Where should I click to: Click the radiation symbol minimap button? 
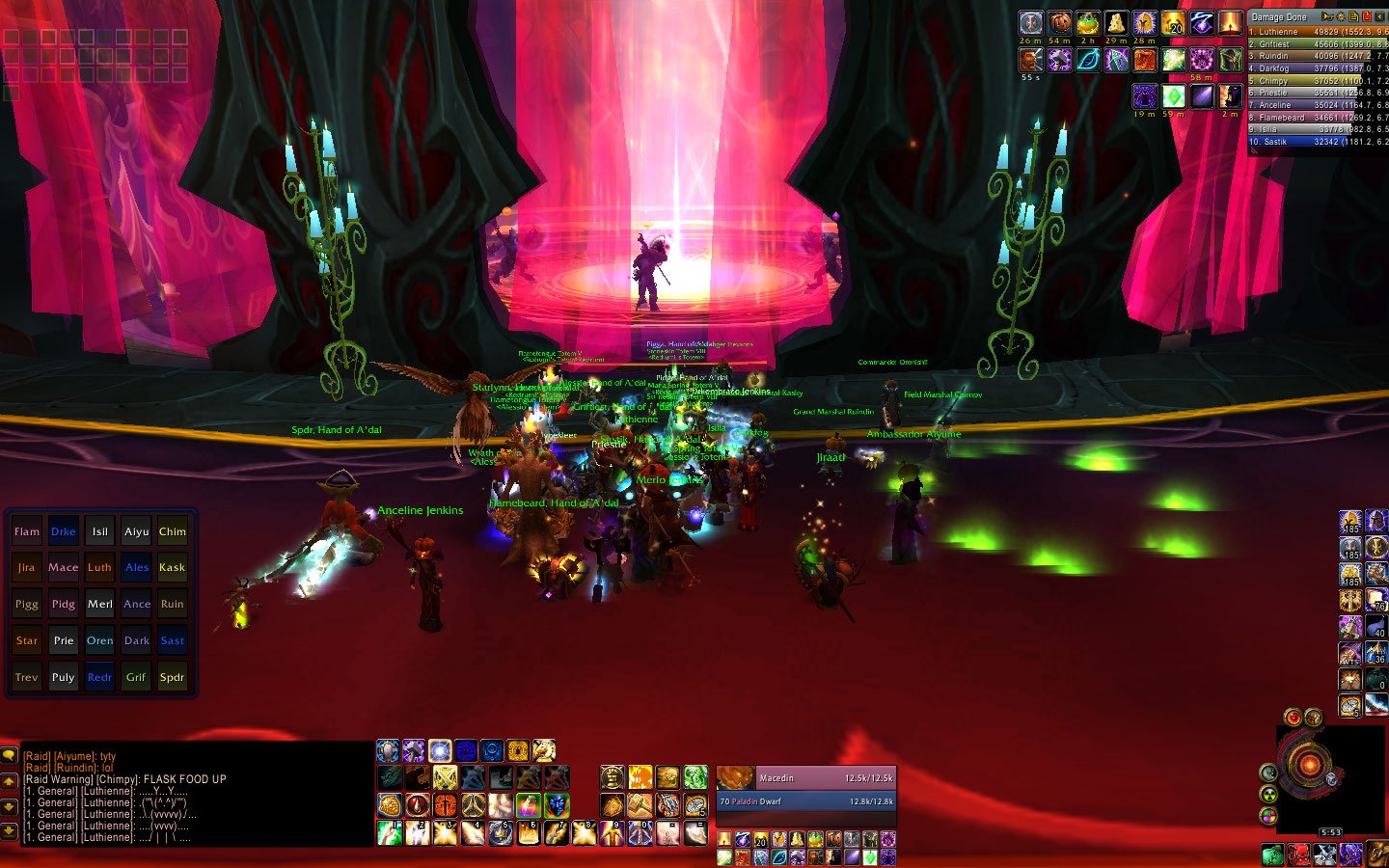(x=1268, y=795)
